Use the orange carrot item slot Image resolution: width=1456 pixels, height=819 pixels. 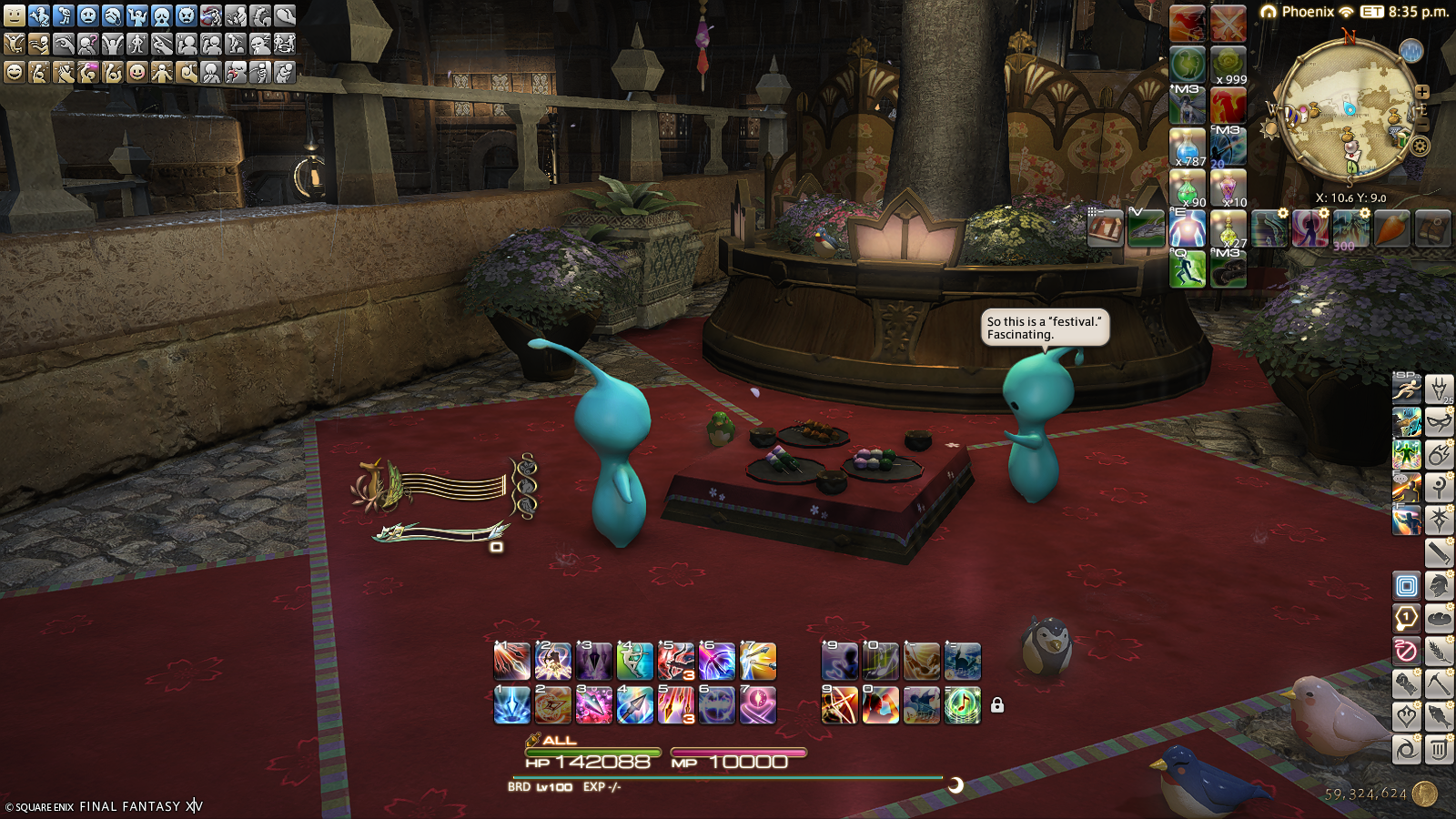1391,228
